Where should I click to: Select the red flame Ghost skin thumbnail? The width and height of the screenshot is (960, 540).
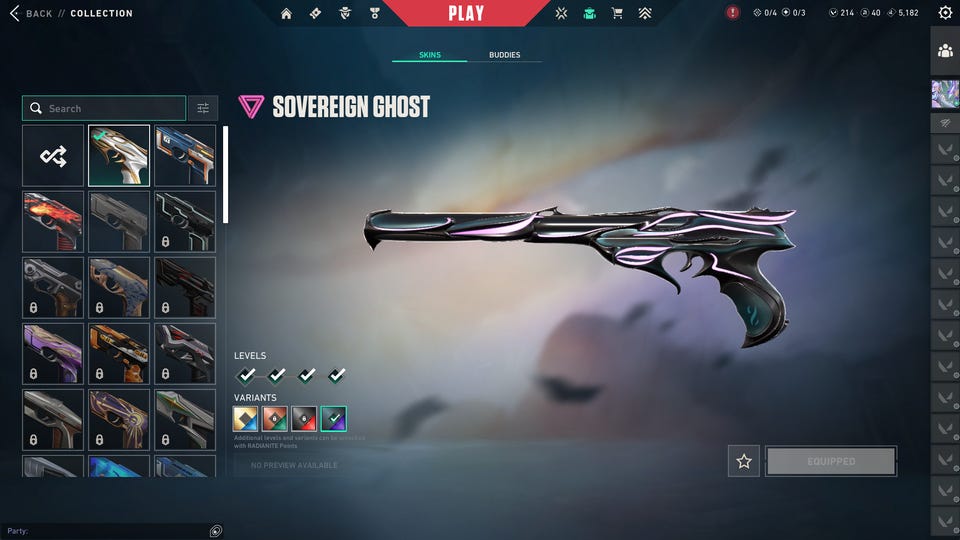(x=53, y=221)
